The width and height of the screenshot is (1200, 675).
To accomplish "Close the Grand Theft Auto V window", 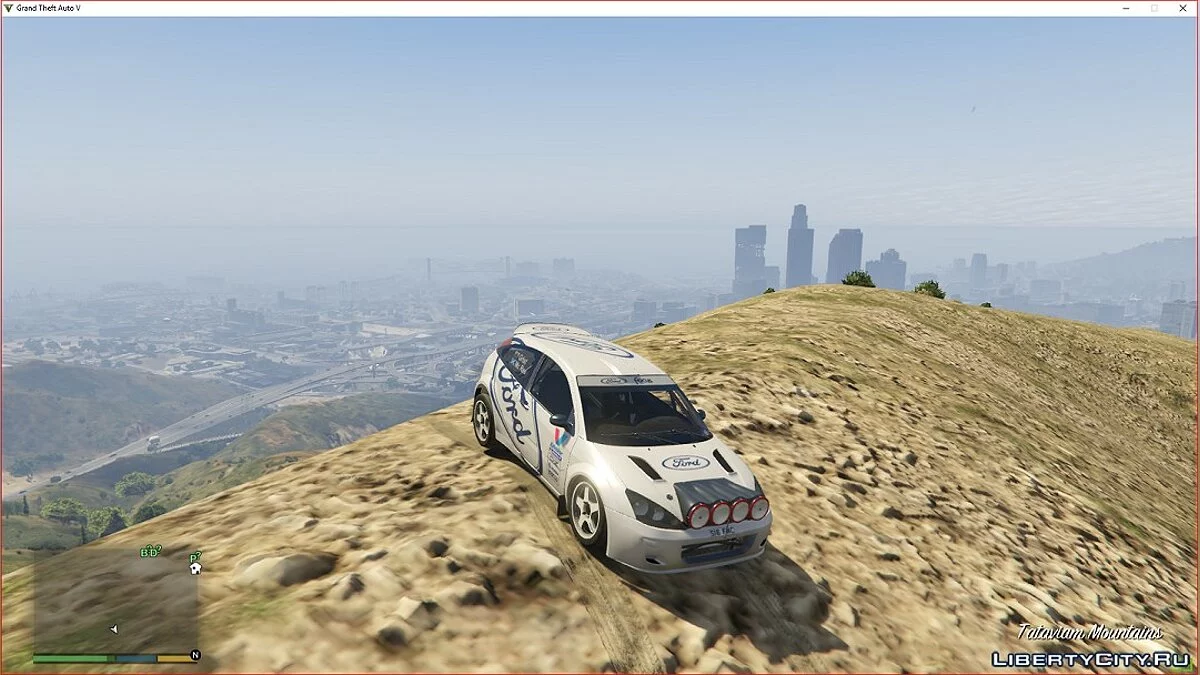I will click(x=1183, y=8).
